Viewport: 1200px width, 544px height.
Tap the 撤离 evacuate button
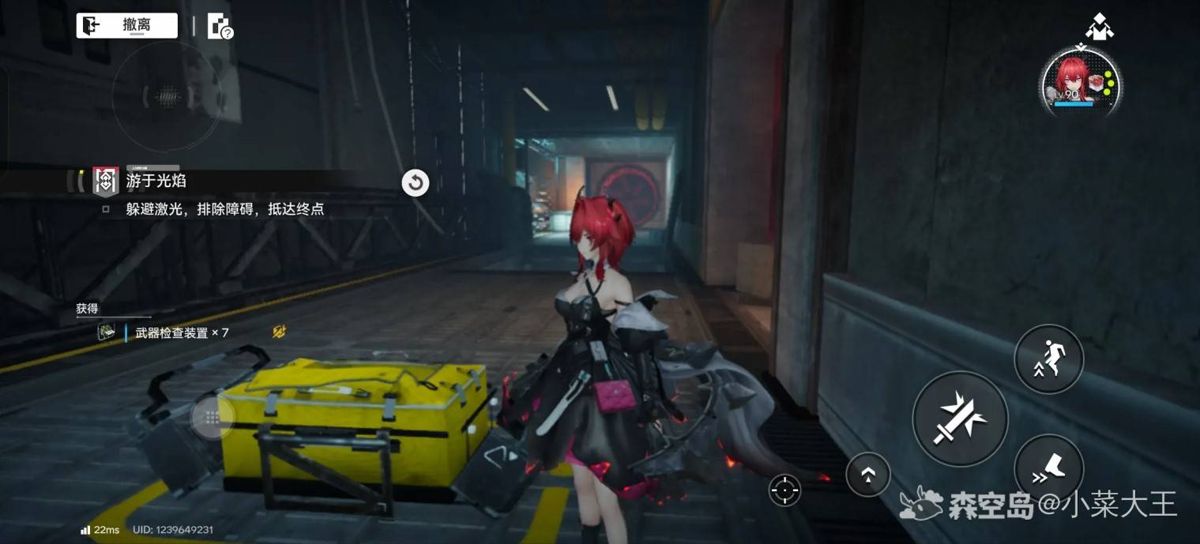pyautogui.click(x=127, y=26)
